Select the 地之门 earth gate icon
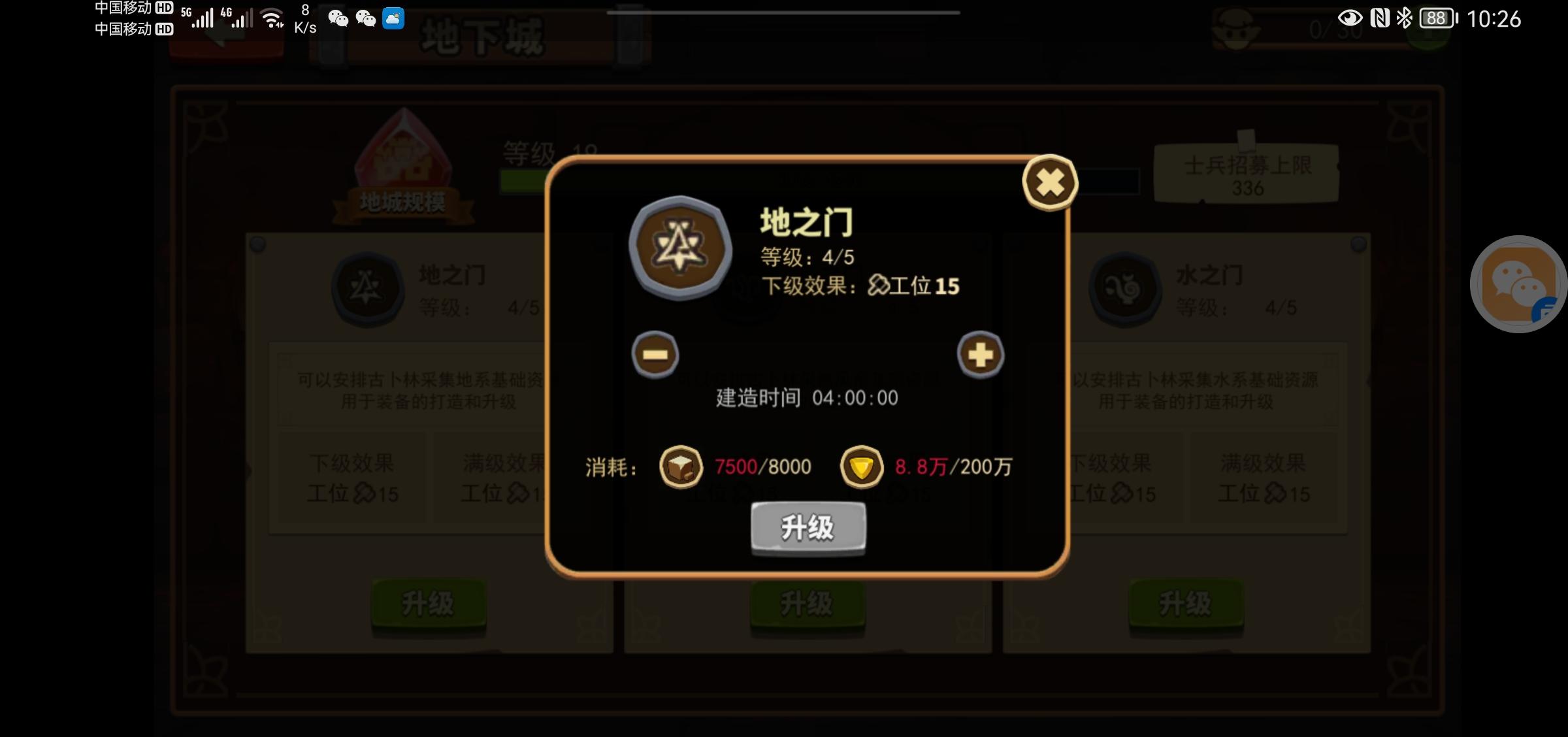The height and width of the screenshot is (737, 1568). click(x=368, y=289)
